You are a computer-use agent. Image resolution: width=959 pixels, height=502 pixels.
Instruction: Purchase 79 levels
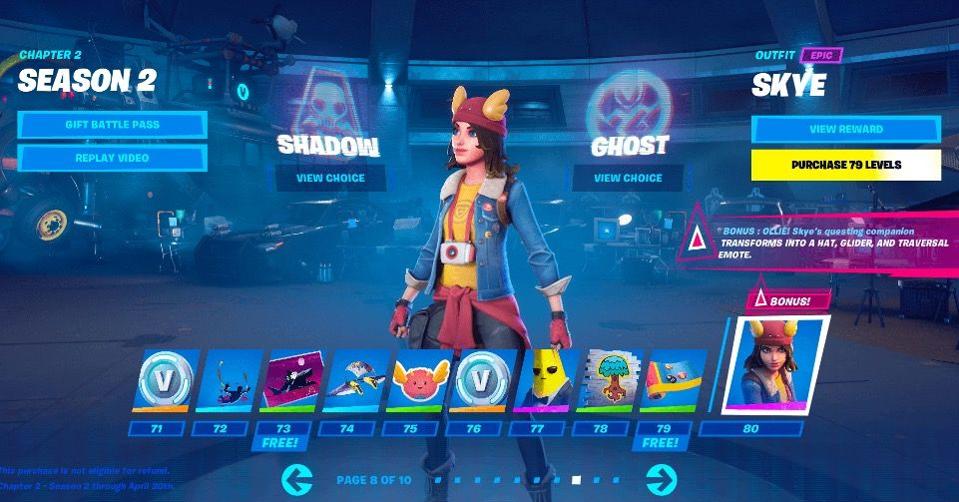click(845, 164)
